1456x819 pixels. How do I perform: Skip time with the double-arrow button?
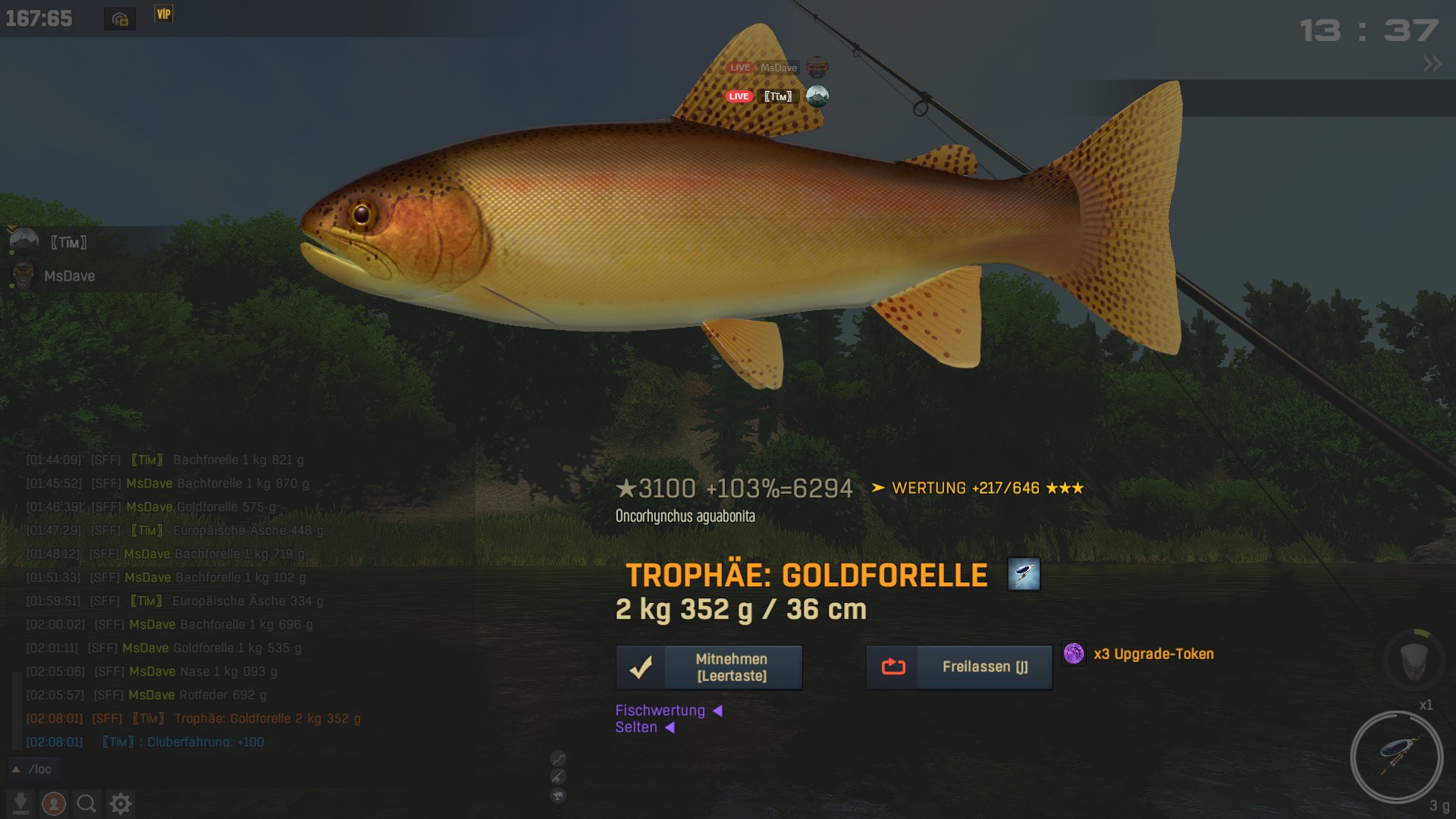[x=1432, y=64]
